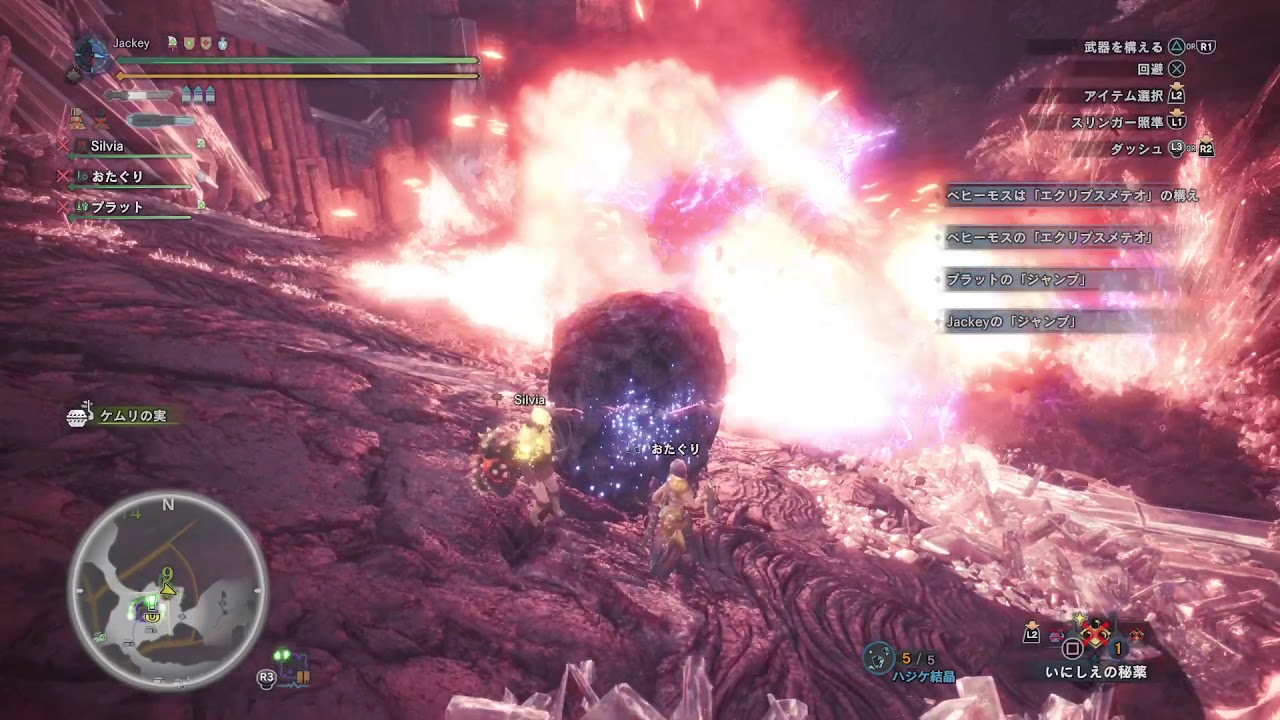Toggle the red X status next to Silvia
Image resolution: width=1280 pixels, height=720 pixels.
[x=63, y=145]
